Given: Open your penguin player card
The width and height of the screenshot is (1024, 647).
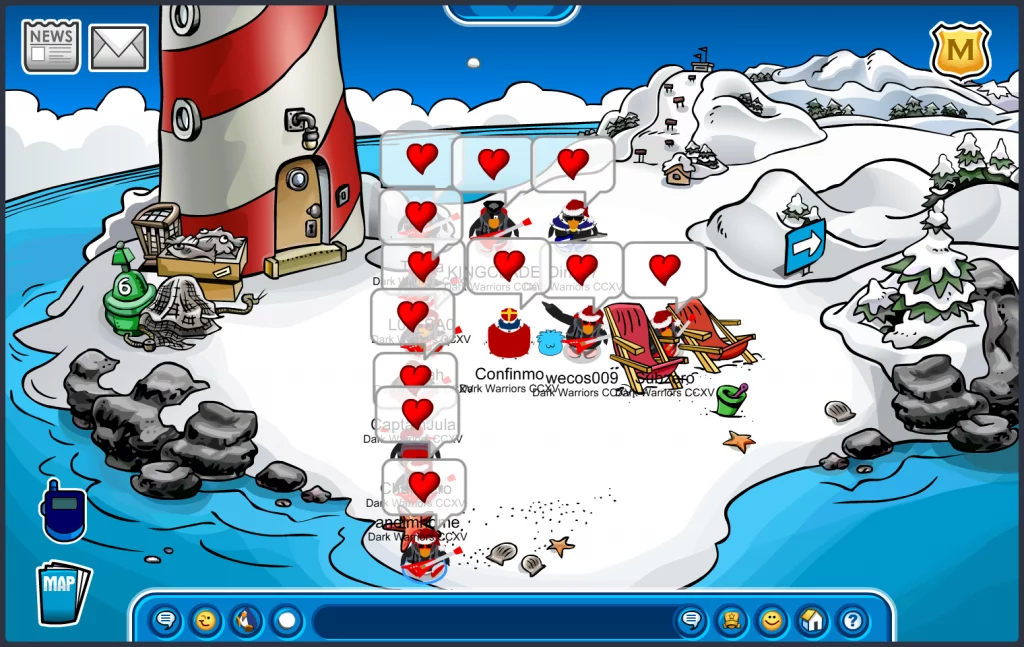Looking at the screenshot, I should pyautogui.click(x=732, y=621).
